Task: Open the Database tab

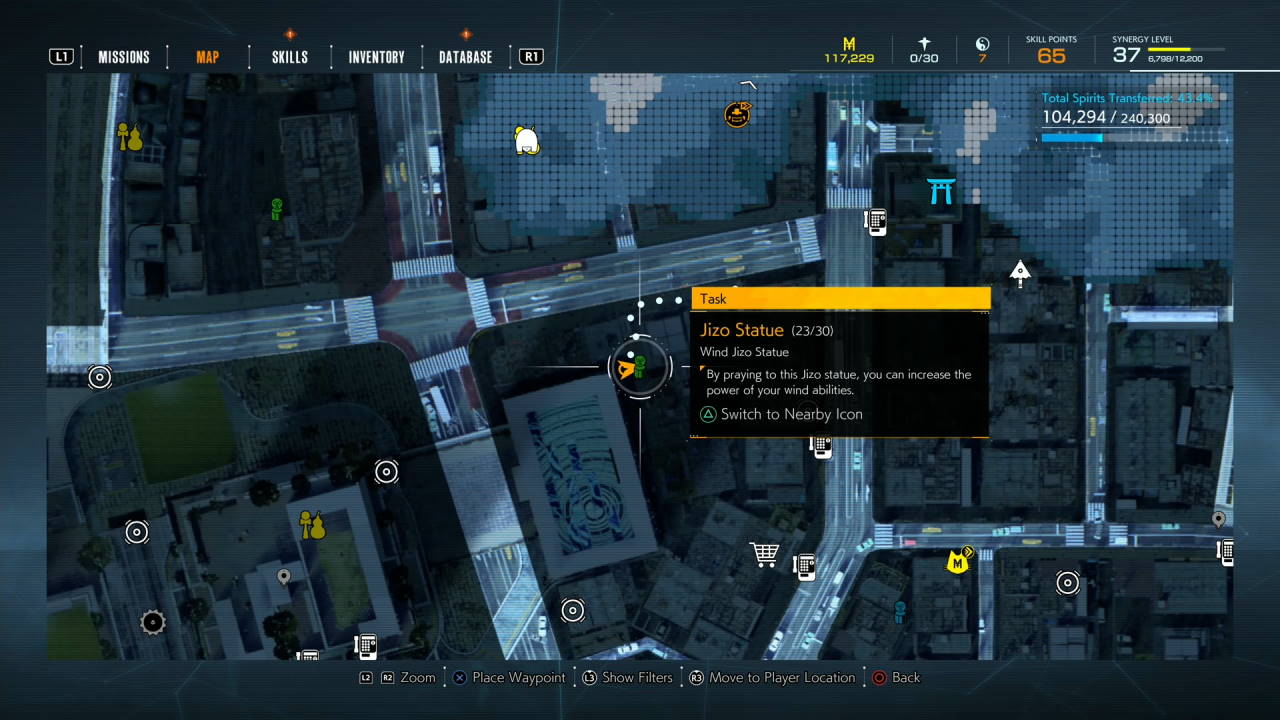Action: click(x=465, y=57)
